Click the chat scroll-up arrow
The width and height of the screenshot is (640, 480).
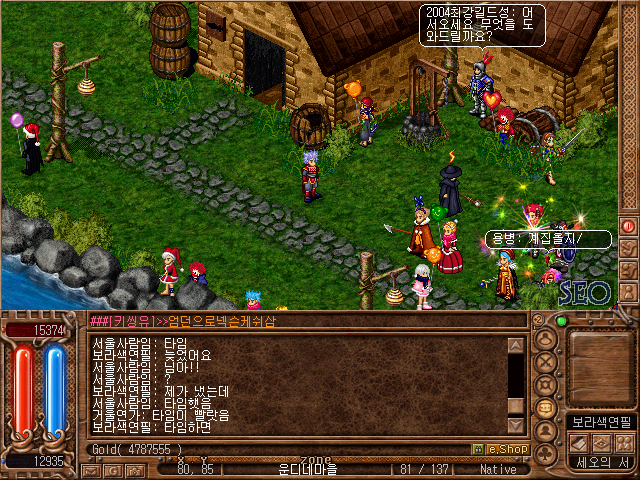[516, 345]
